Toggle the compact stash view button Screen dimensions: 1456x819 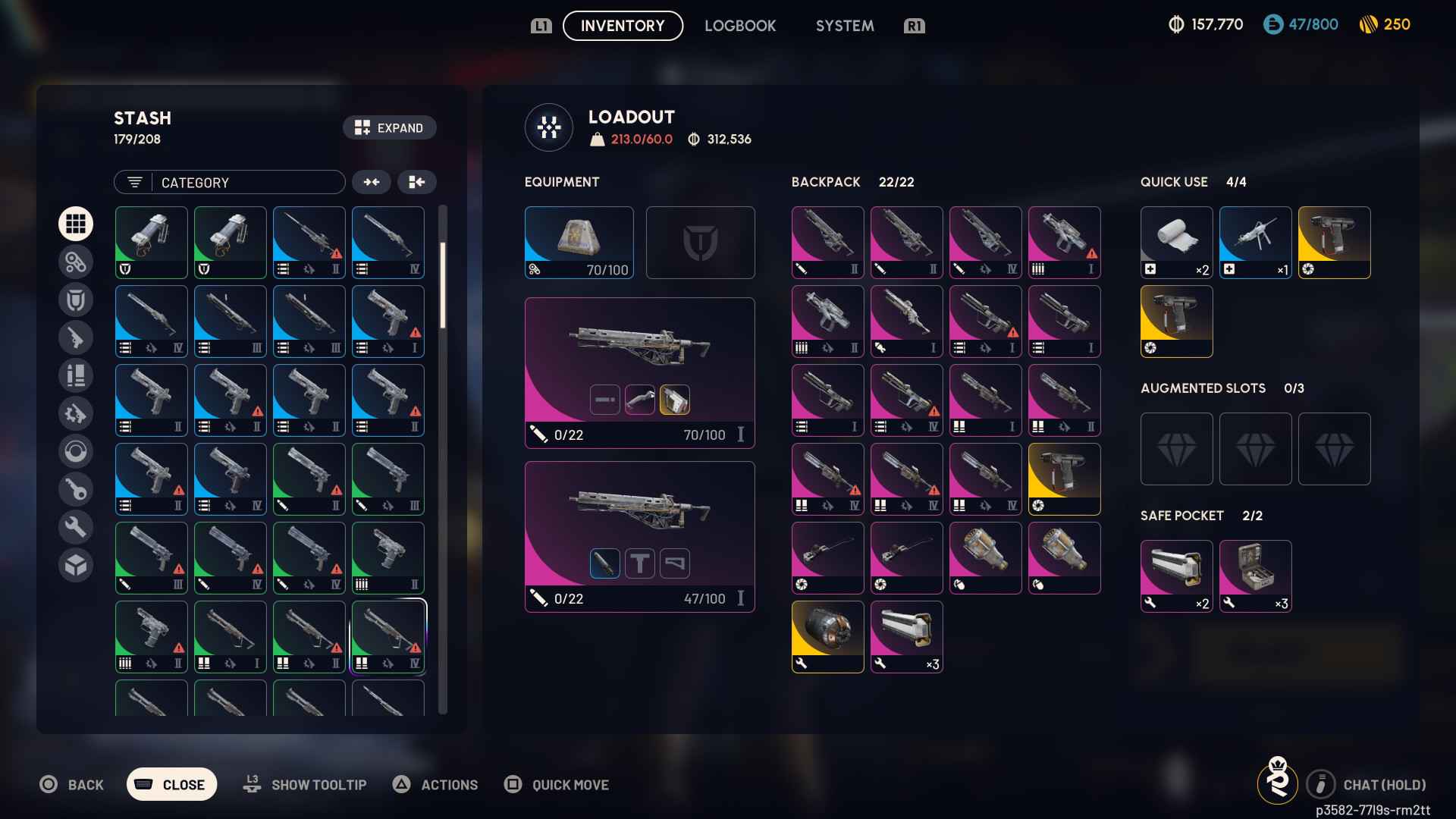pyautogui.click(x=417, y=182)
